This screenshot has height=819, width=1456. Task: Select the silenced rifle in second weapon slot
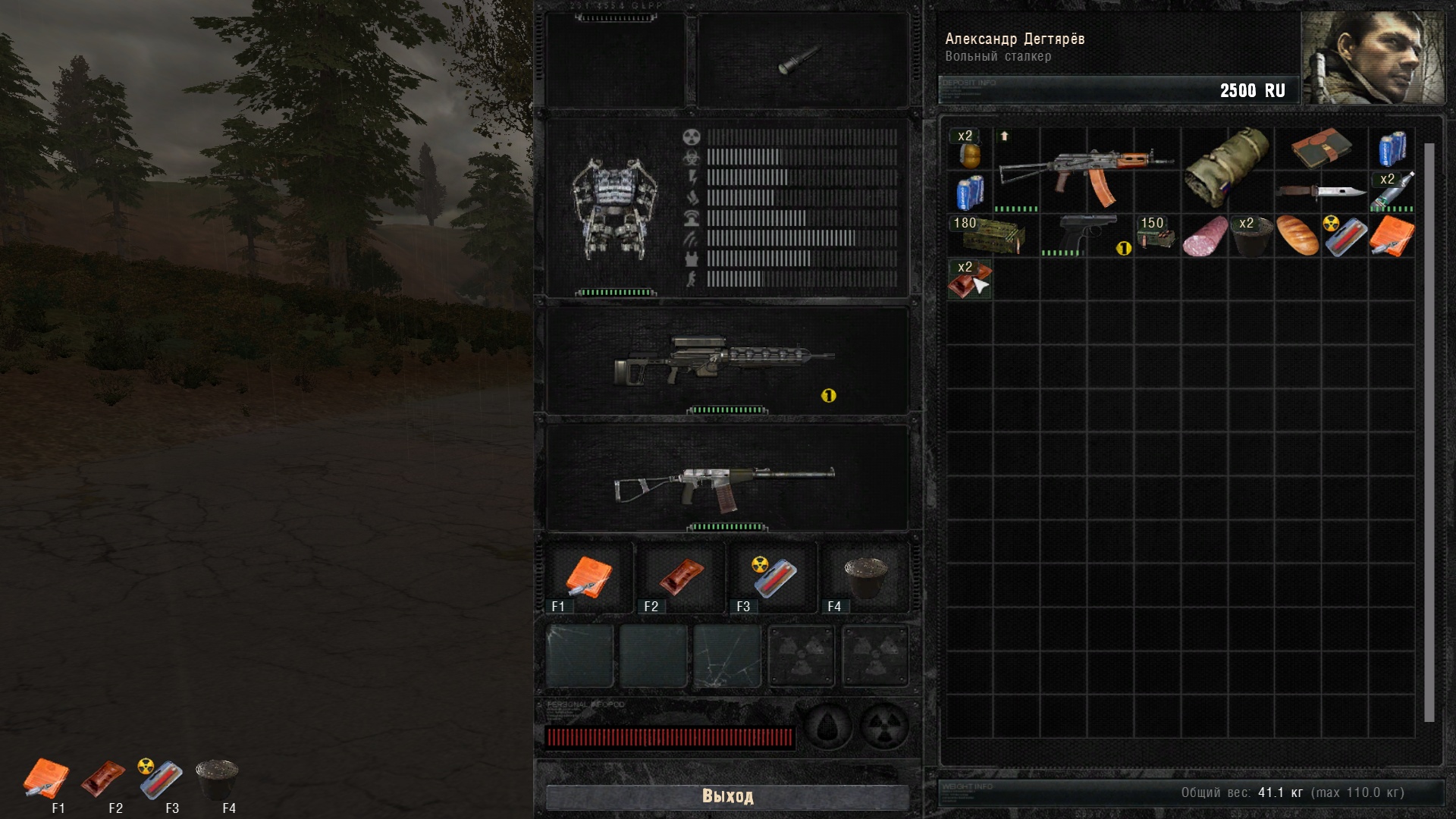pyautogui.click(x=726, y=479)
